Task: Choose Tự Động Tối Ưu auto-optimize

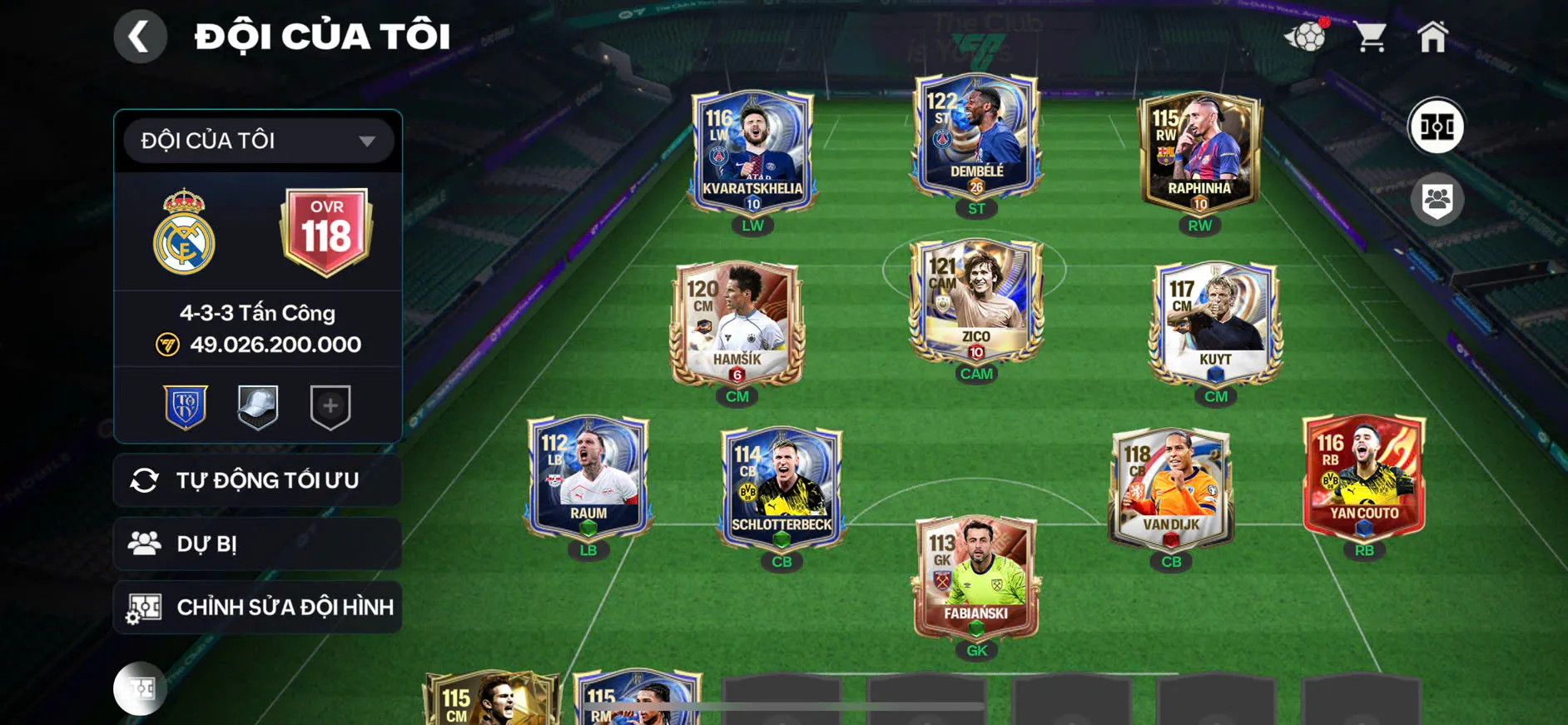Action: point(258,480)
